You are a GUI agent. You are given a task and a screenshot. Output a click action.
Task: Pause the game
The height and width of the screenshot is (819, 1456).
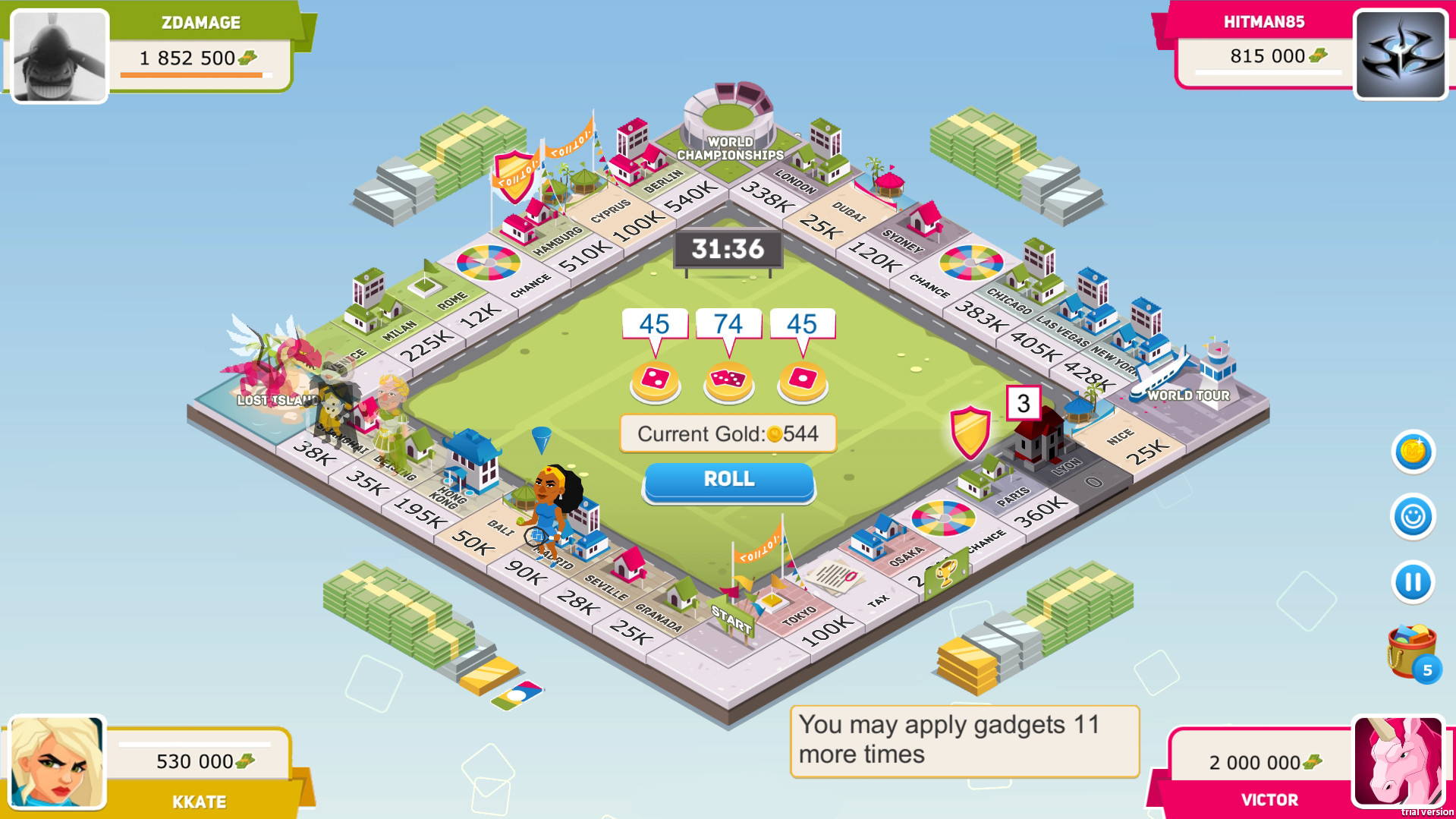(1413, 583)
